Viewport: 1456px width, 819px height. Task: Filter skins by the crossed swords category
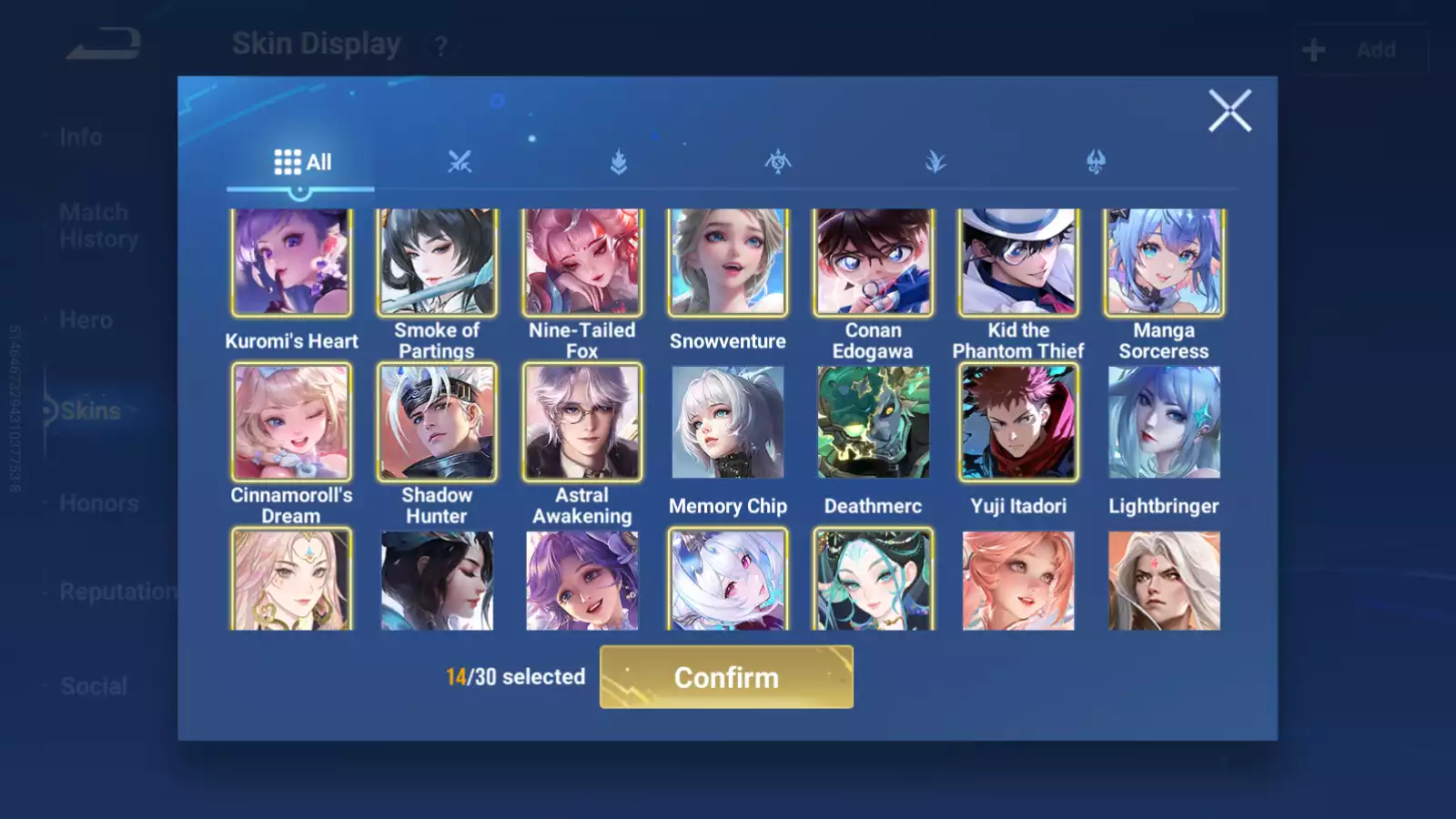[460, 162]
